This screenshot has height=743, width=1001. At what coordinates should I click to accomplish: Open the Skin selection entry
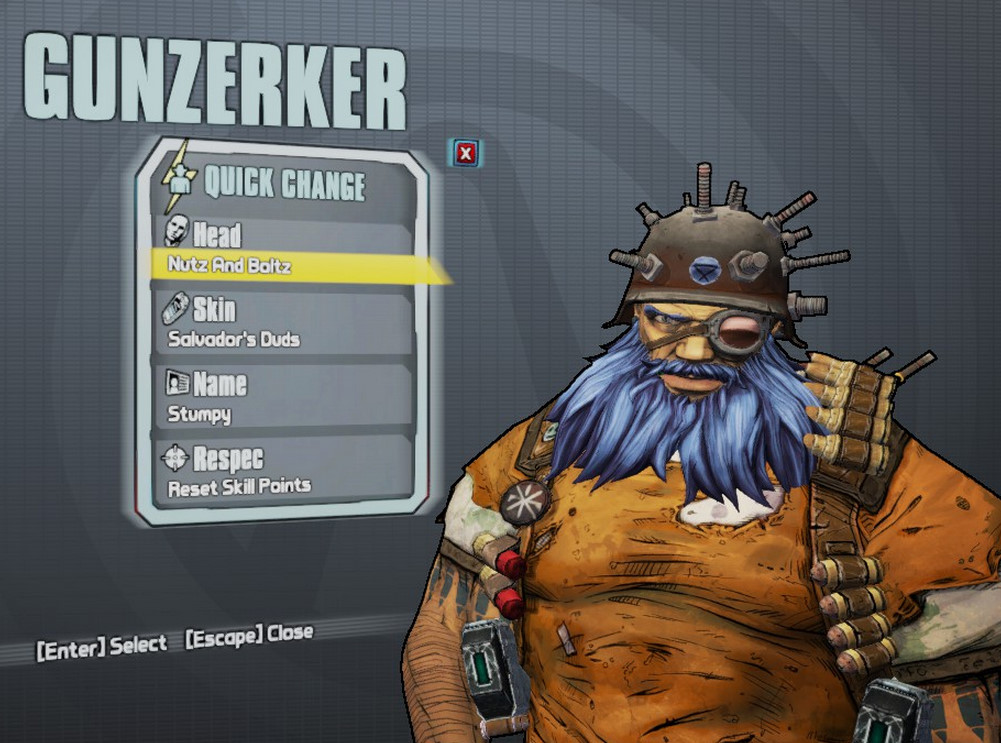click(x=282, y=323)
